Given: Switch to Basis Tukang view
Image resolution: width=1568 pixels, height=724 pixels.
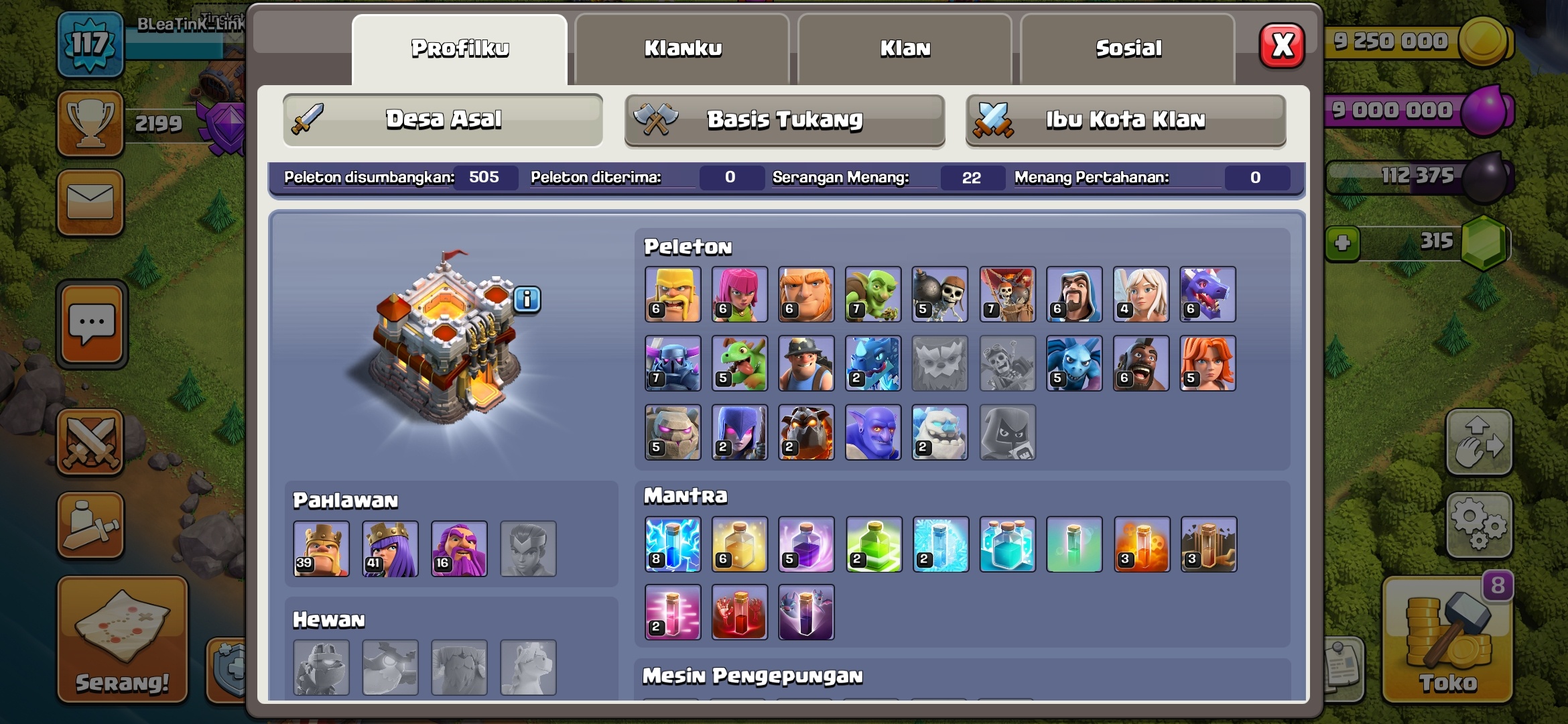Looking at the screenshot, I should point(785,120).
